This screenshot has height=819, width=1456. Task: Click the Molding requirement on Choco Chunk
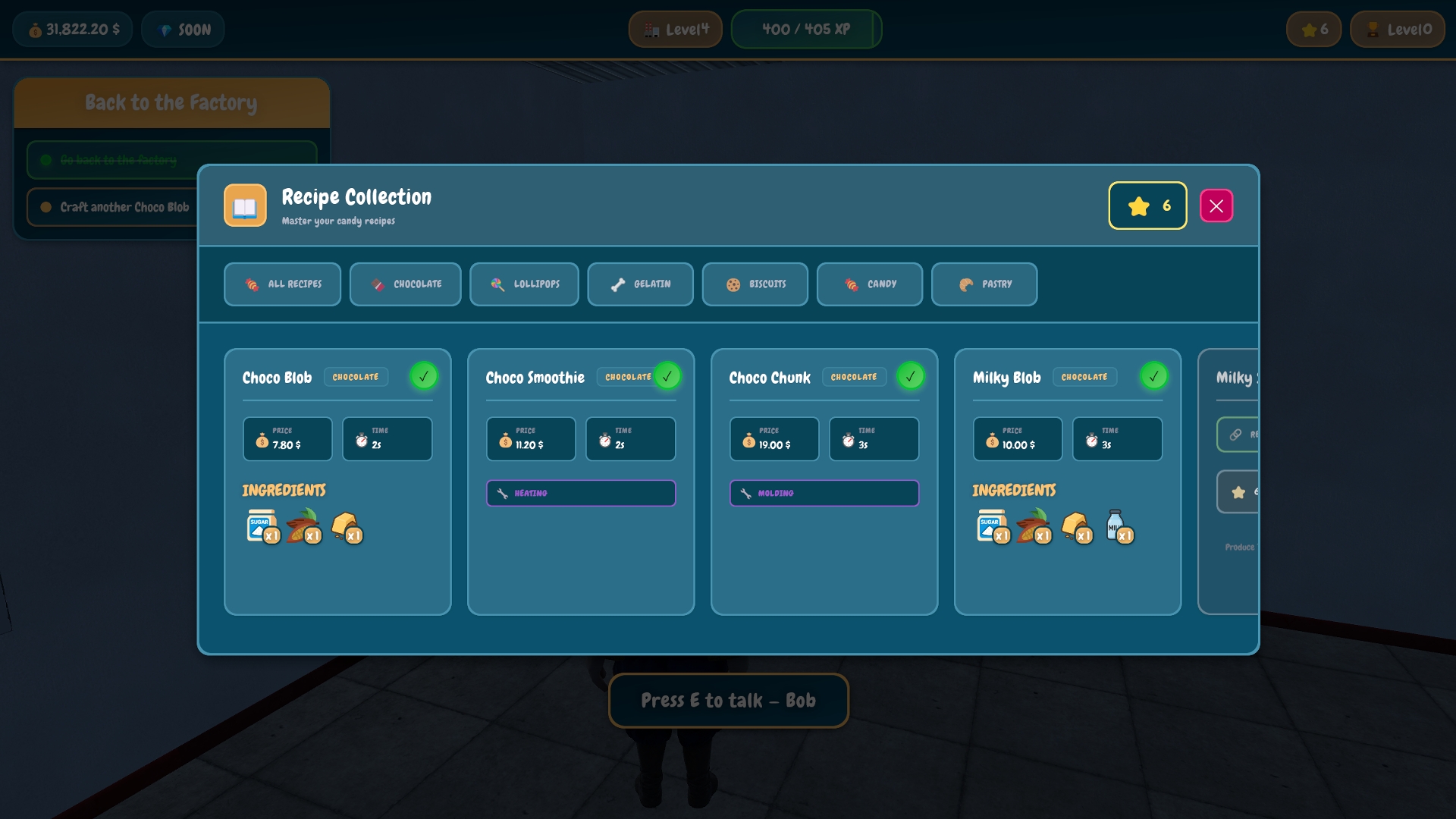coord(824,493)
